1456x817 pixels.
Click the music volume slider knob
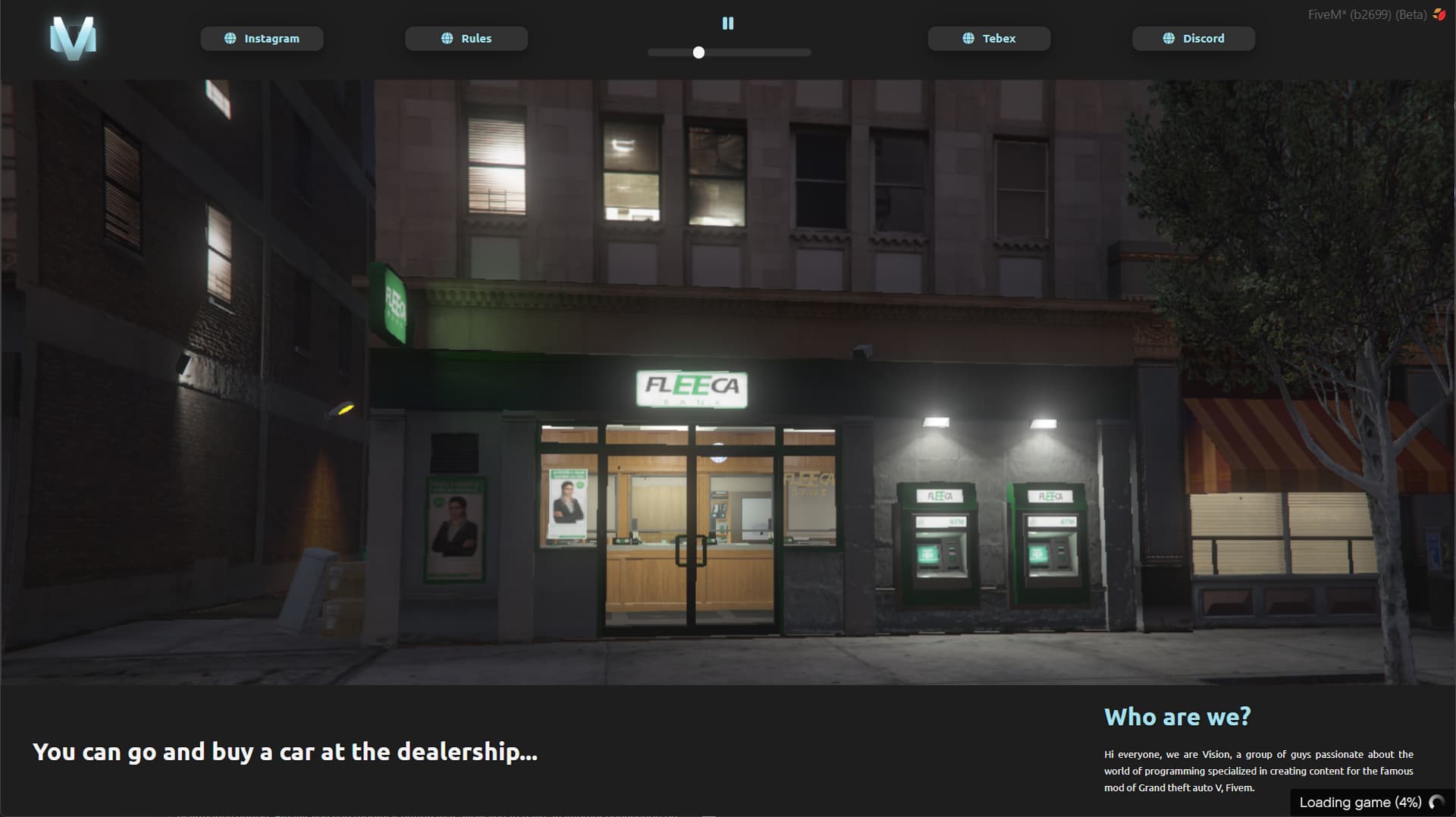click(698, 52)
